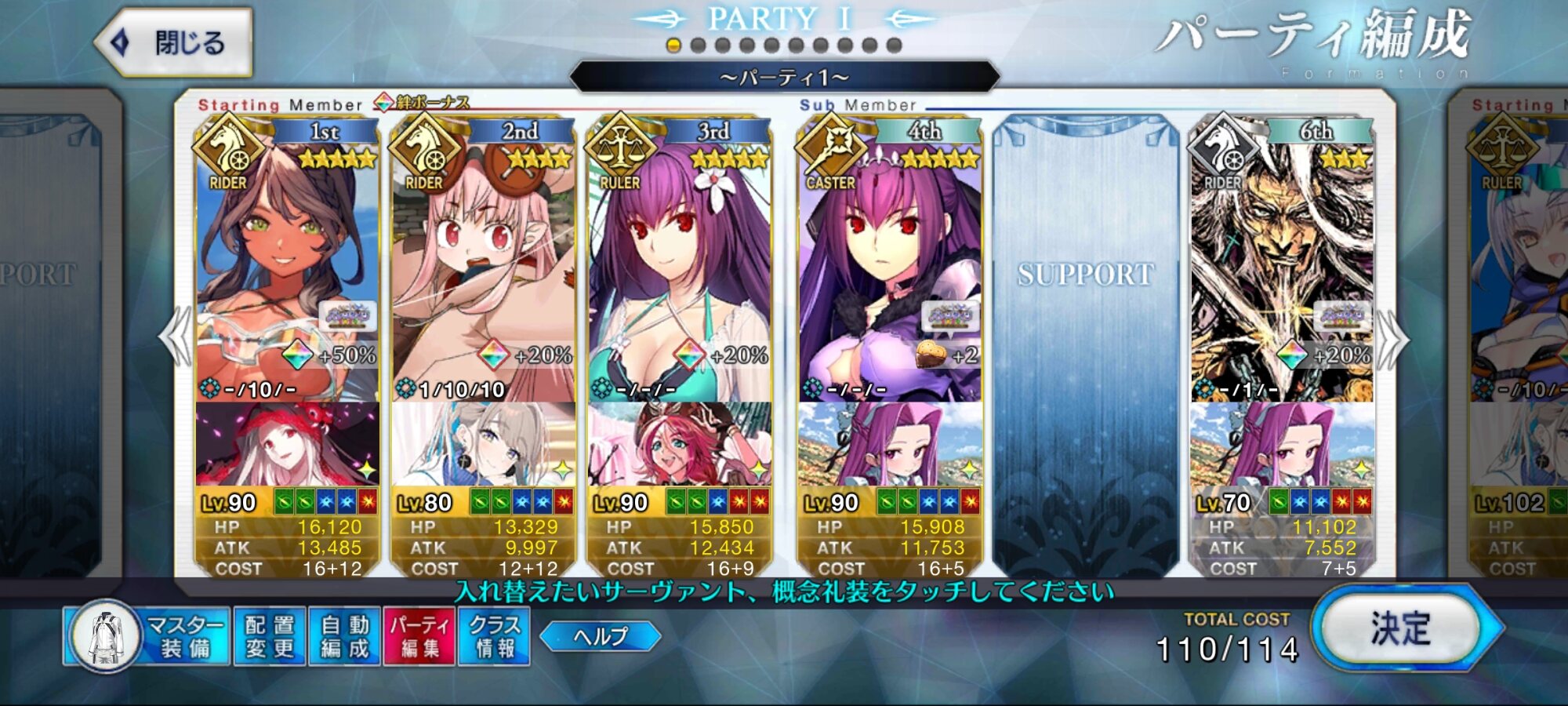1568x706 pixels.
Task: Select the 1st slot Rider servant card
Action: tap(287, 267)
